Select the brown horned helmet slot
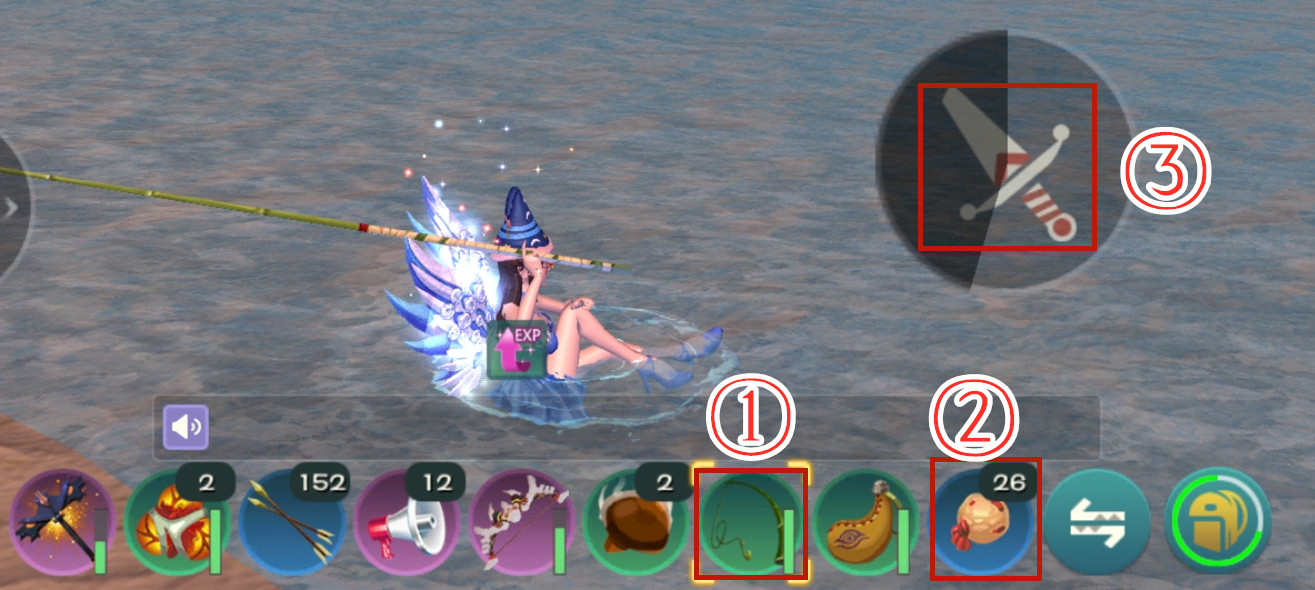 (636, 522)
